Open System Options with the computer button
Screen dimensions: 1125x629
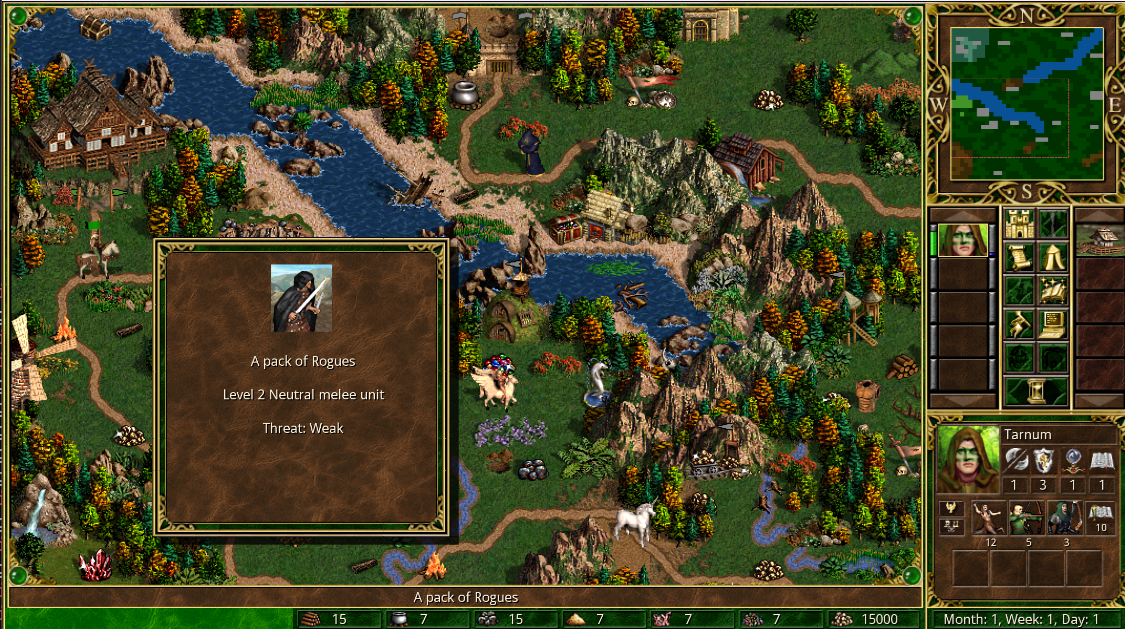(1051, 324)
